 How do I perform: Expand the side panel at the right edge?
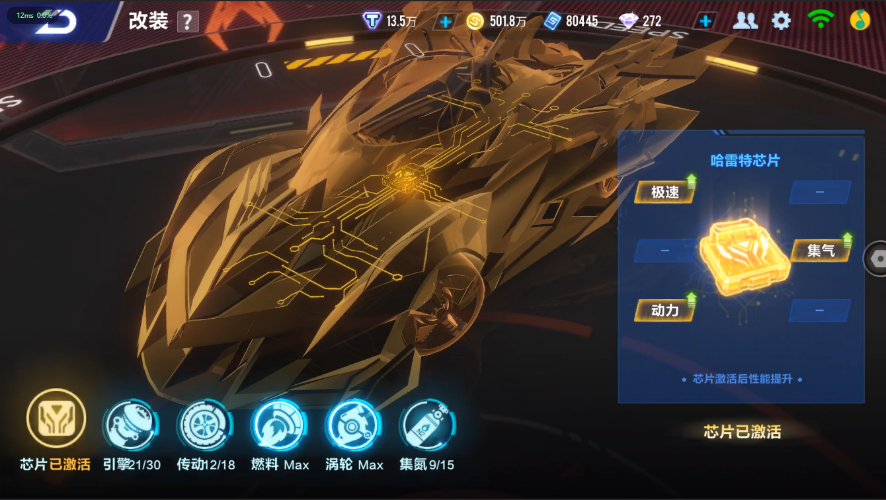tap(876, 257)
